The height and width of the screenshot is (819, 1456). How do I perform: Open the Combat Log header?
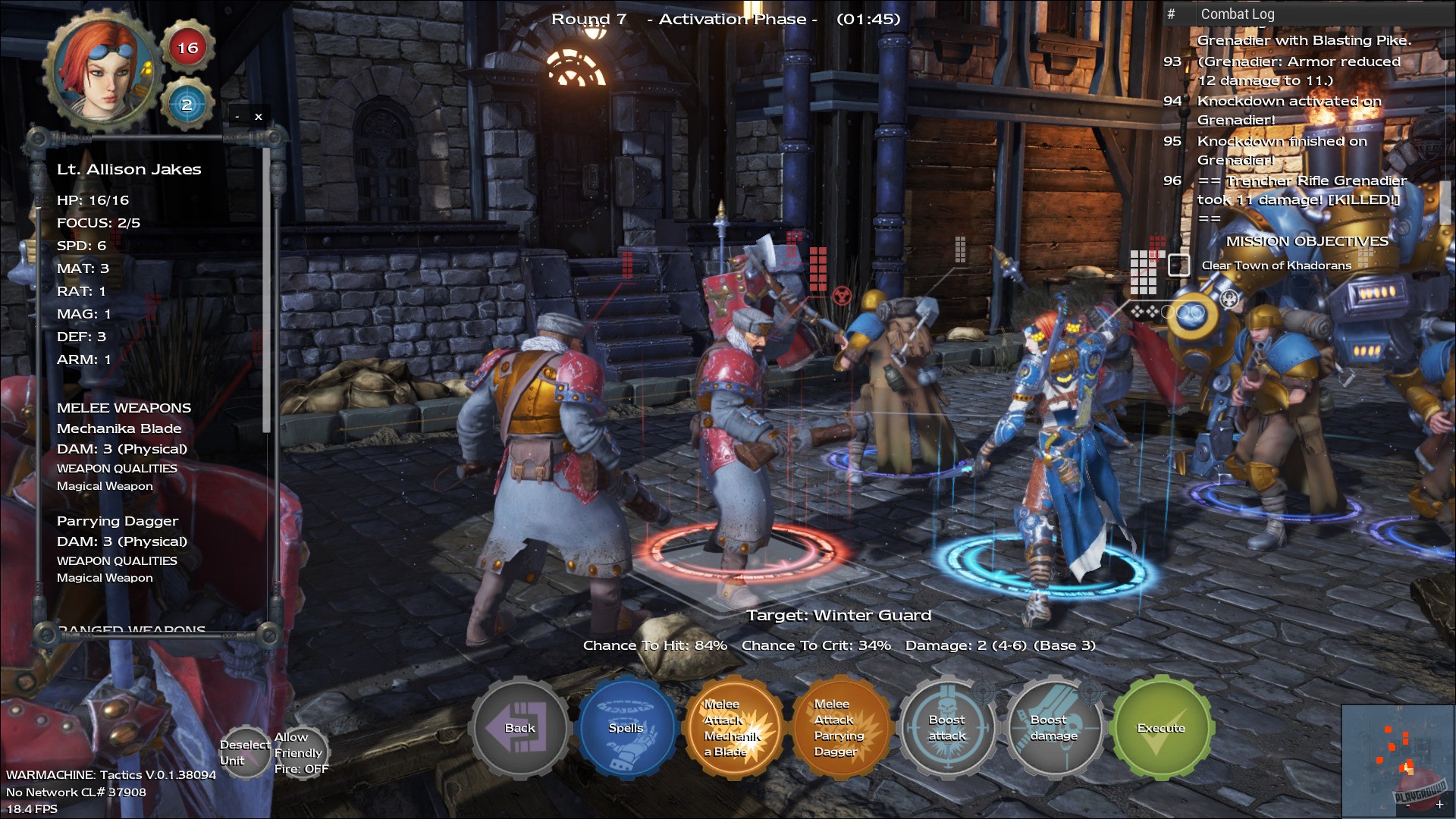coord(1238,14)
